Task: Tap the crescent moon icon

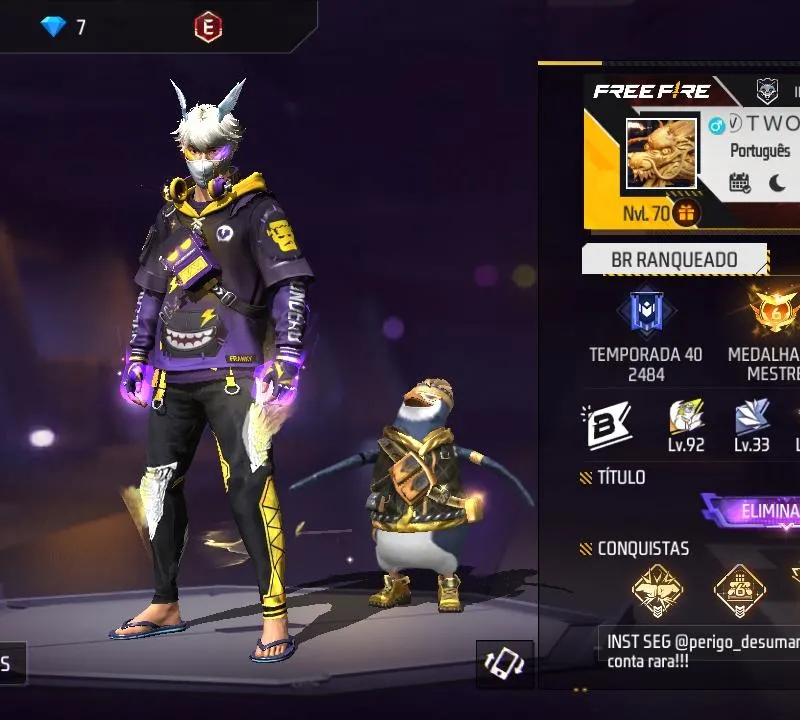Action: click(777, 183)
